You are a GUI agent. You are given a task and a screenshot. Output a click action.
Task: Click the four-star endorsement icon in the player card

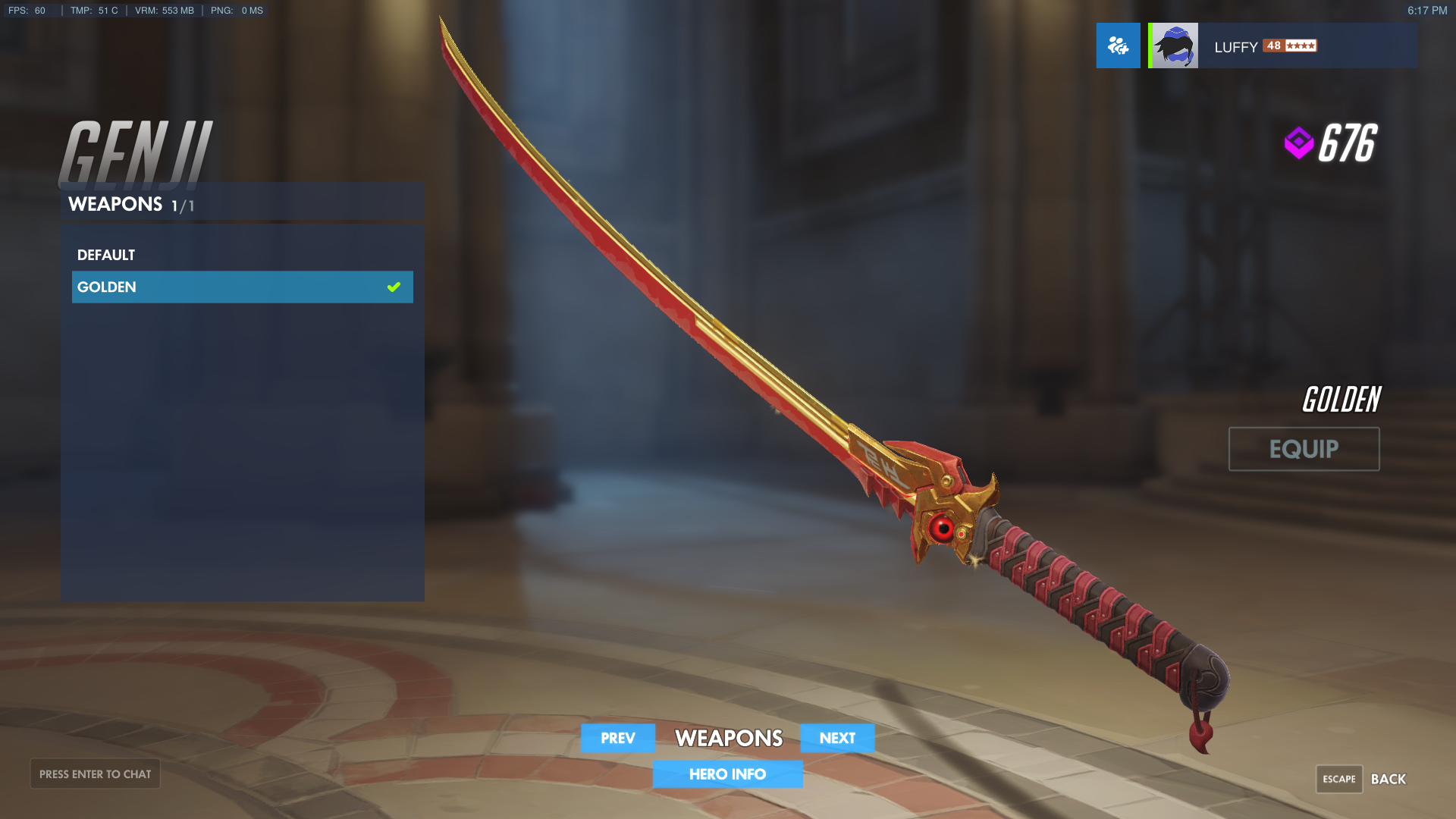(1301, 46)
